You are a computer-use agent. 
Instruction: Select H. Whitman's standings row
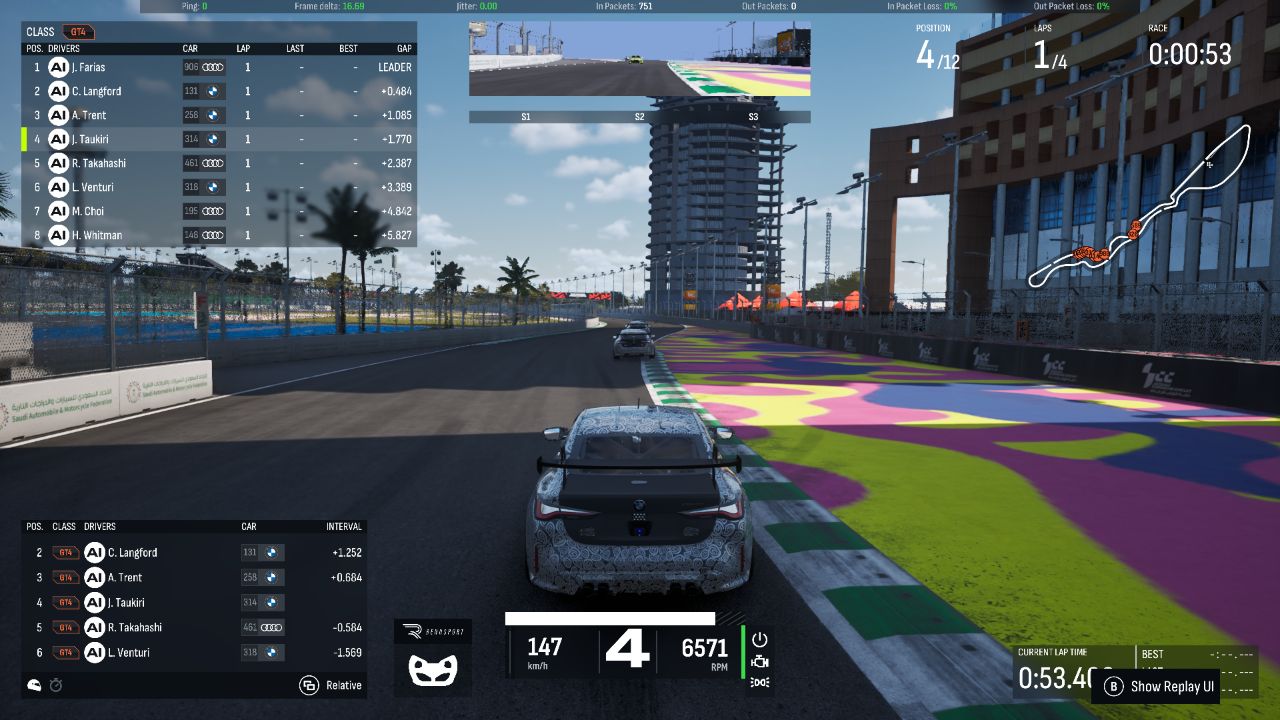point(96,235)
